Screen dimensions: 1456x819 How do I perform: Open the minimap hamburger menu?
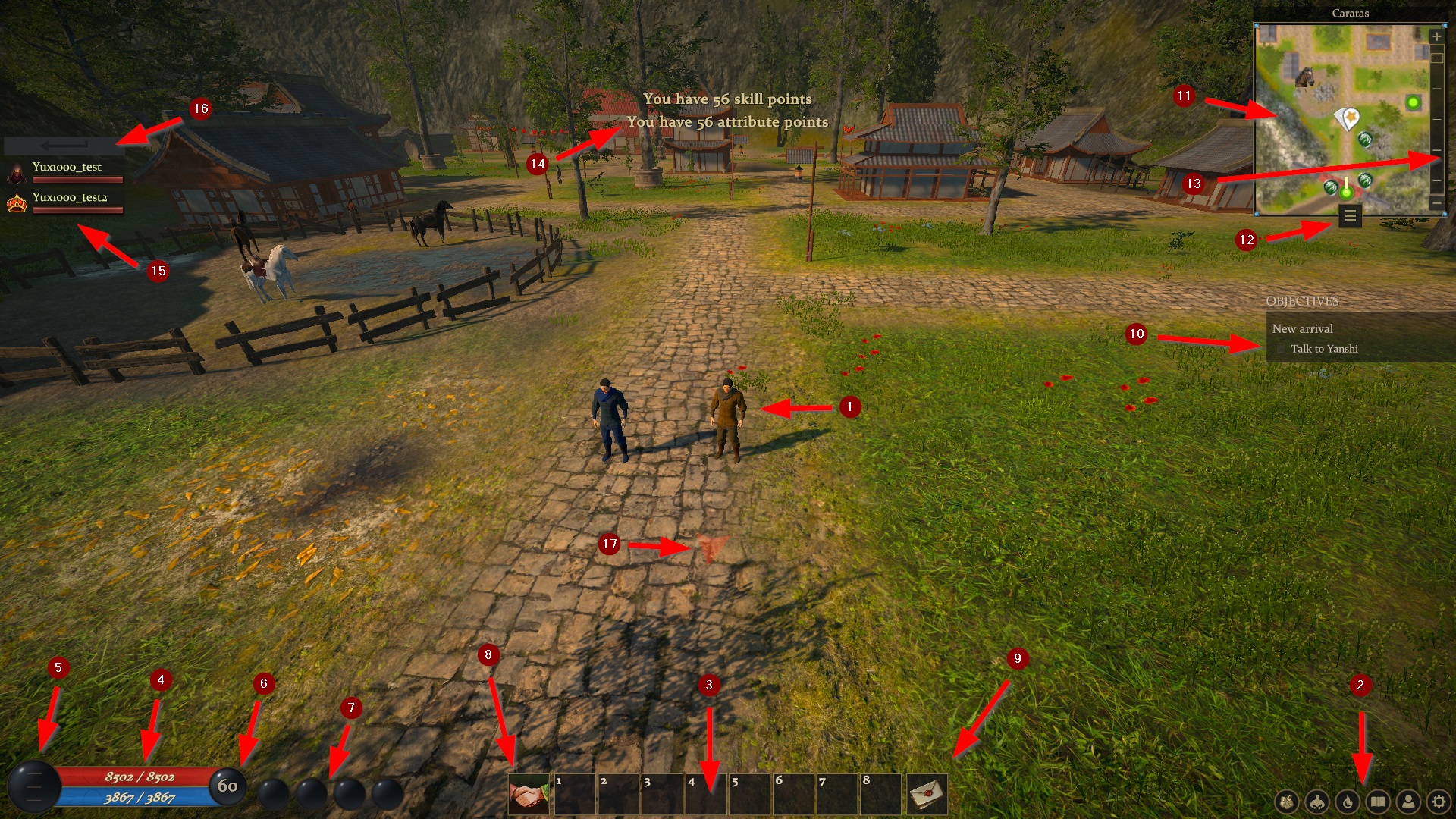click(x=1350, y=217)
